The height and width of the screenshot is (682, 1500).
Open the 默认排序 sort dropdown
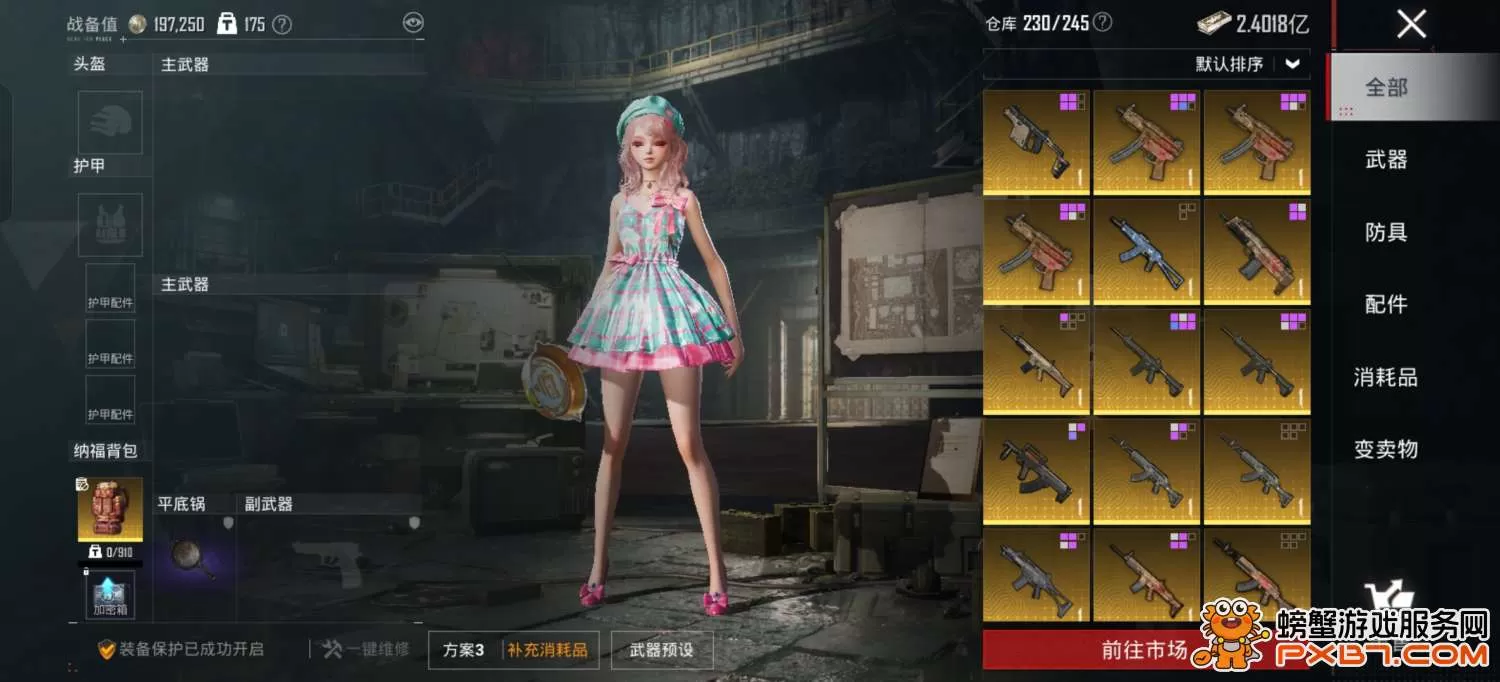(x=1249, y=64)
